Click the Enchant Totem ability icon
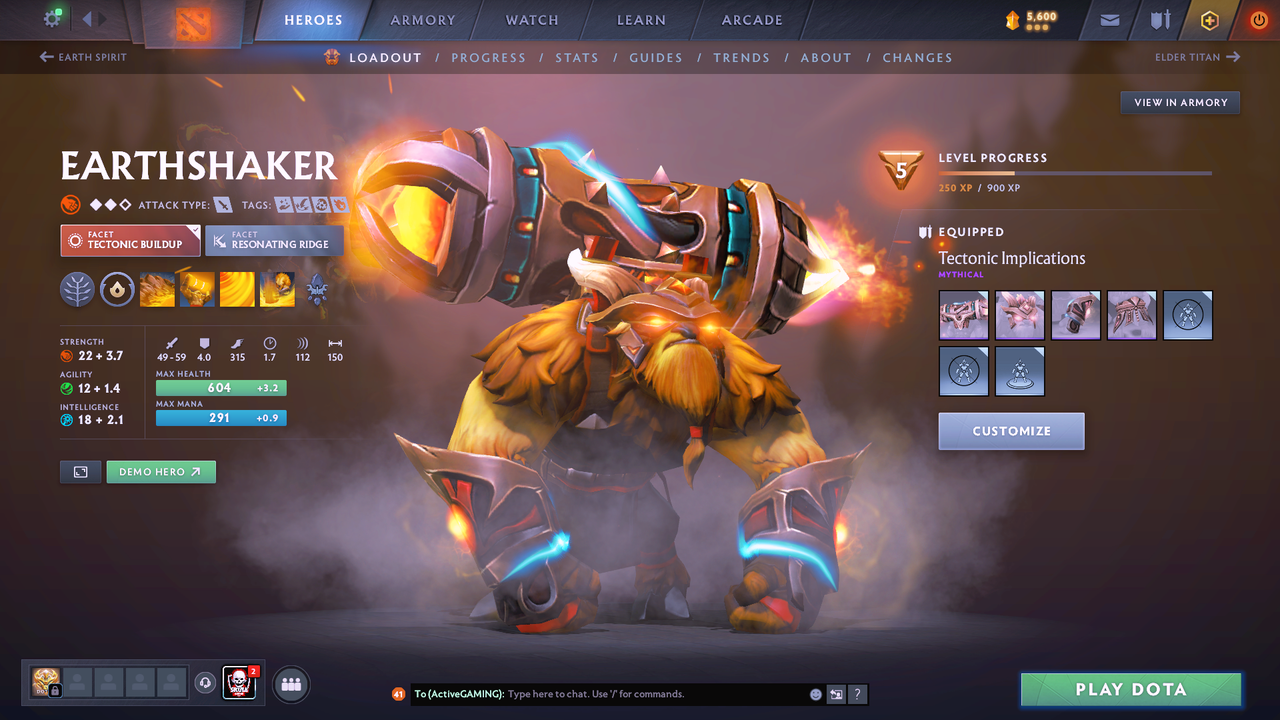The width and height of the screenshot is (1280, 720). (197, 289)
